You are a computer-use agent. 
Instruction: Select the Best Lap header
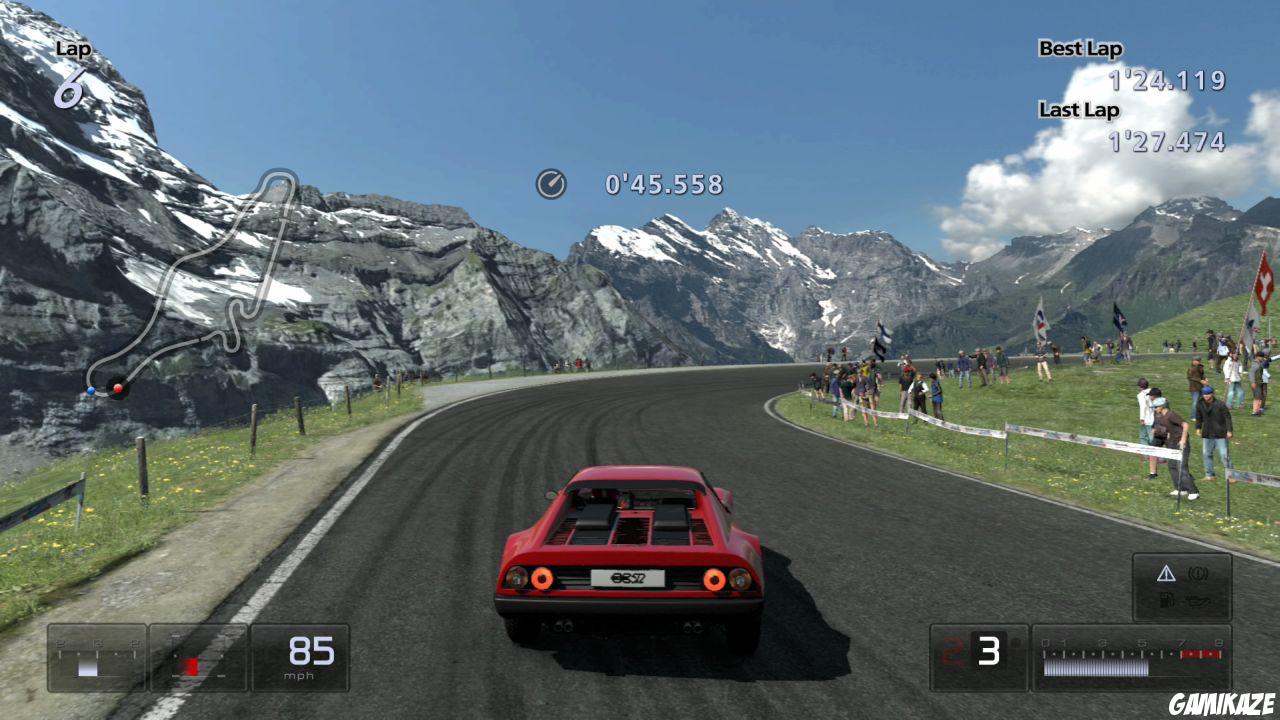[1080, 48]
